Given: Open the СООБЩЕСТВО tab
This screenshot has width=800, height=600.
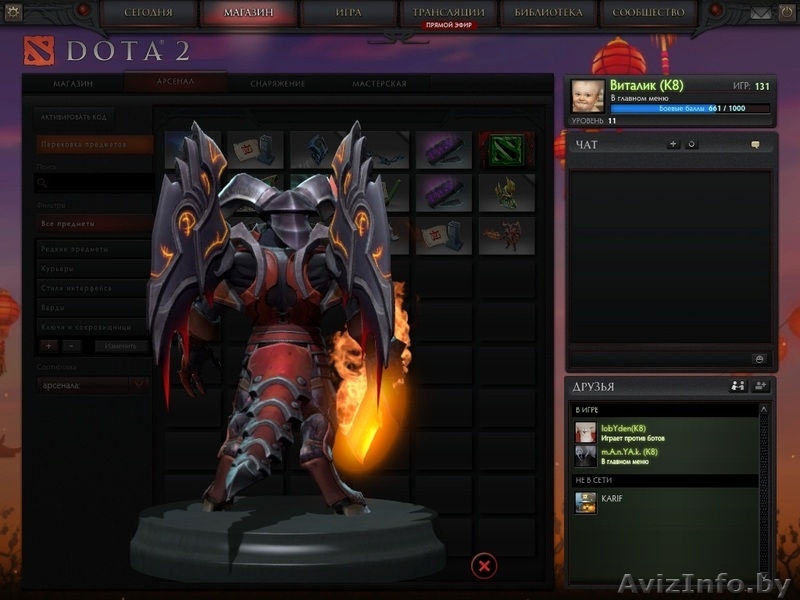Looking at the screenshot, I should 649,12.
